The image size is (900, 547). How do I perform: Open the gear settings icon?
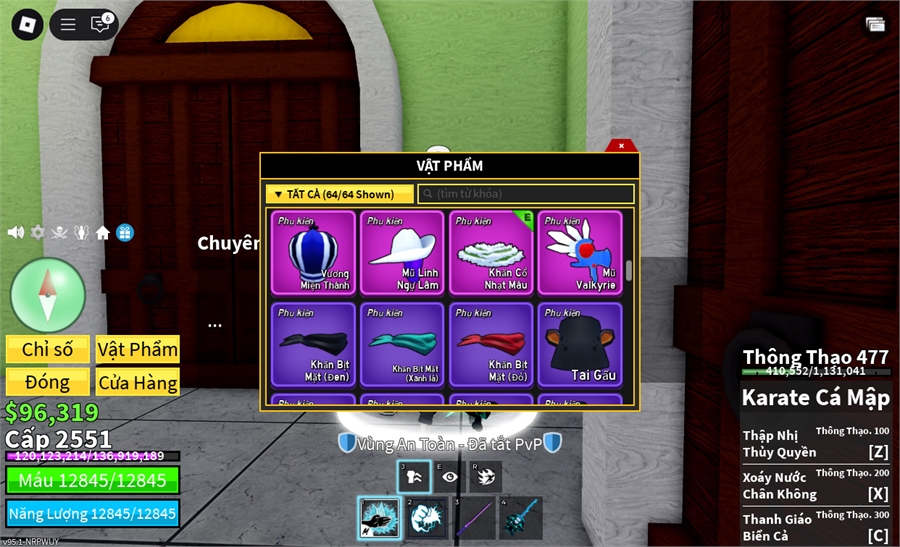pos(38,232)
